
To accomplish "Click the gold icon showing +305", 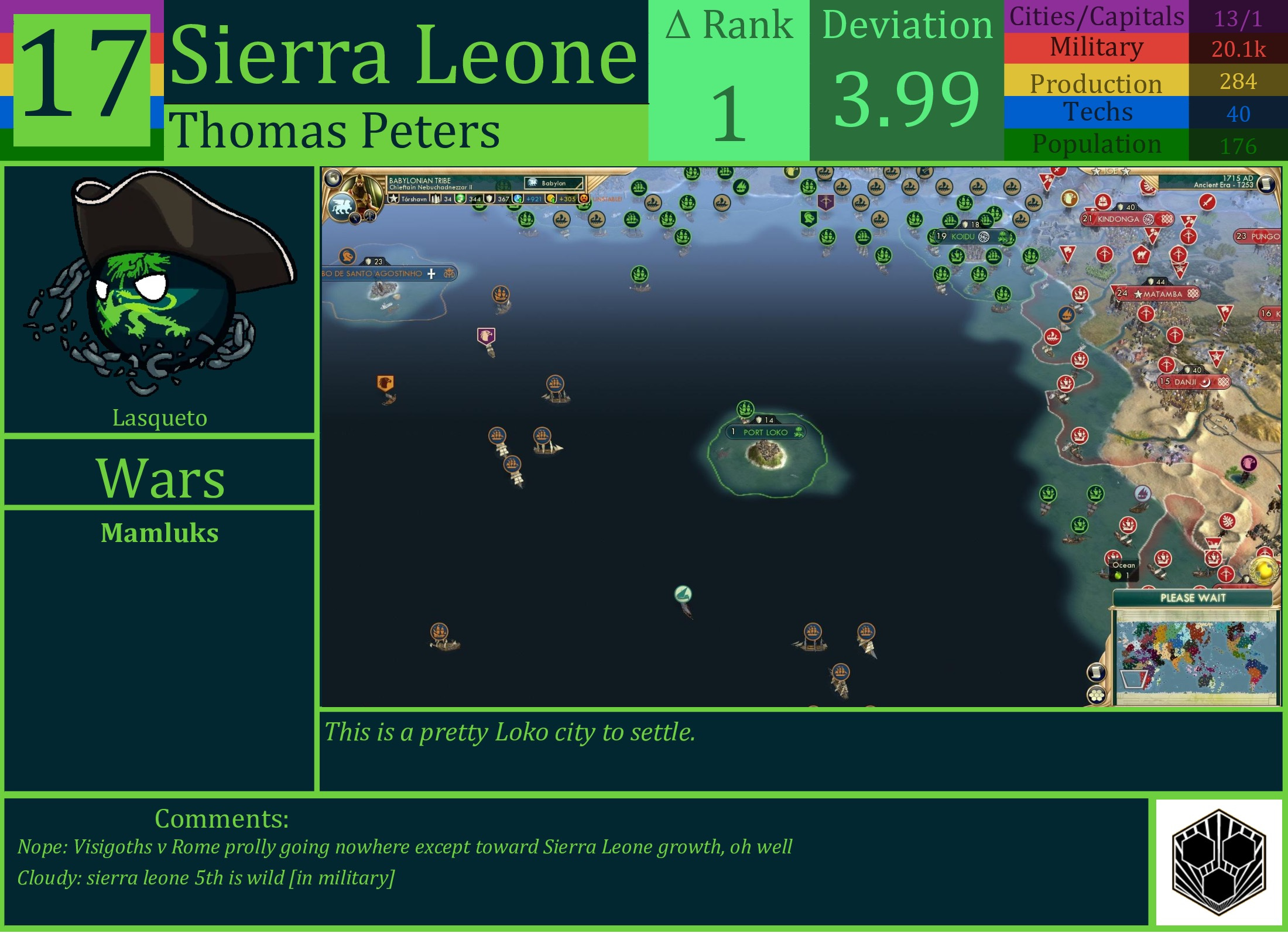I will (x=551, y=199).
